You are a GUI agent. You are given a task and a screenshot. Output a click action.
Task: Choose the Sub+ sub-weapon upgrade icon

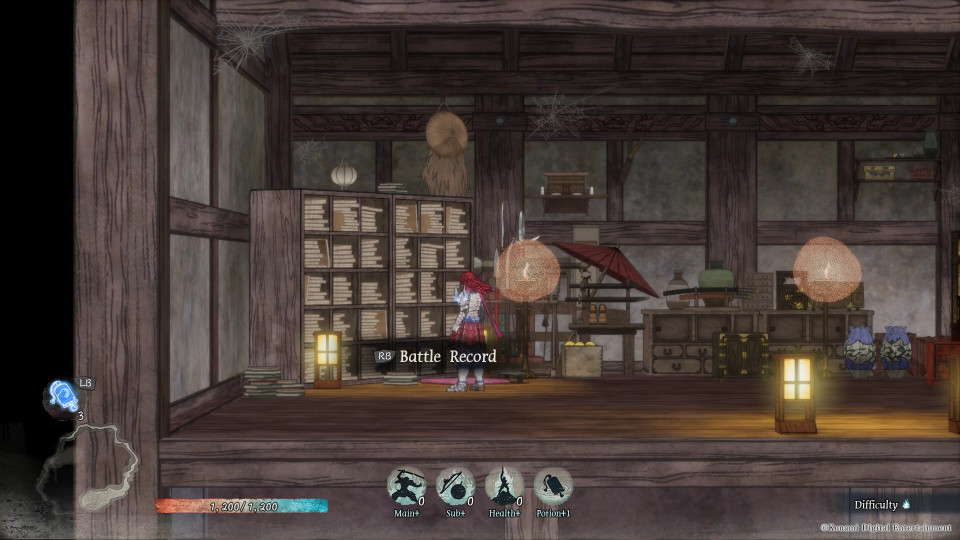click(455, 487)
